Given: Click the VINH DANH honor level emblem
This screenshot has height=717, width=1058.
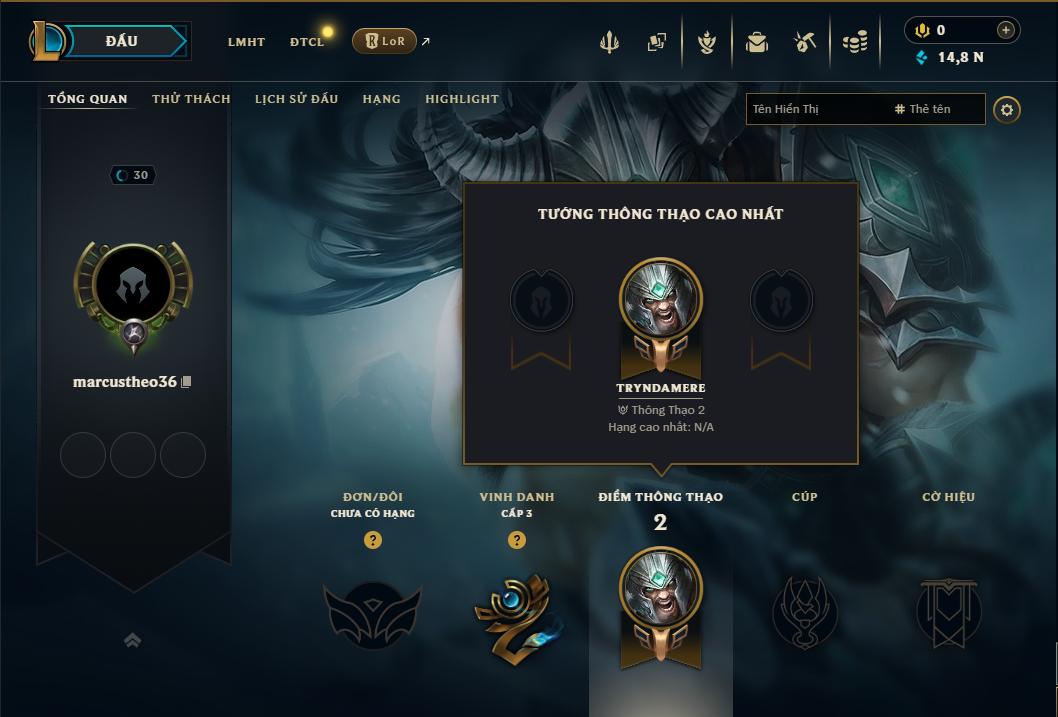Looking at the screenshot, I should click(517, 614).
